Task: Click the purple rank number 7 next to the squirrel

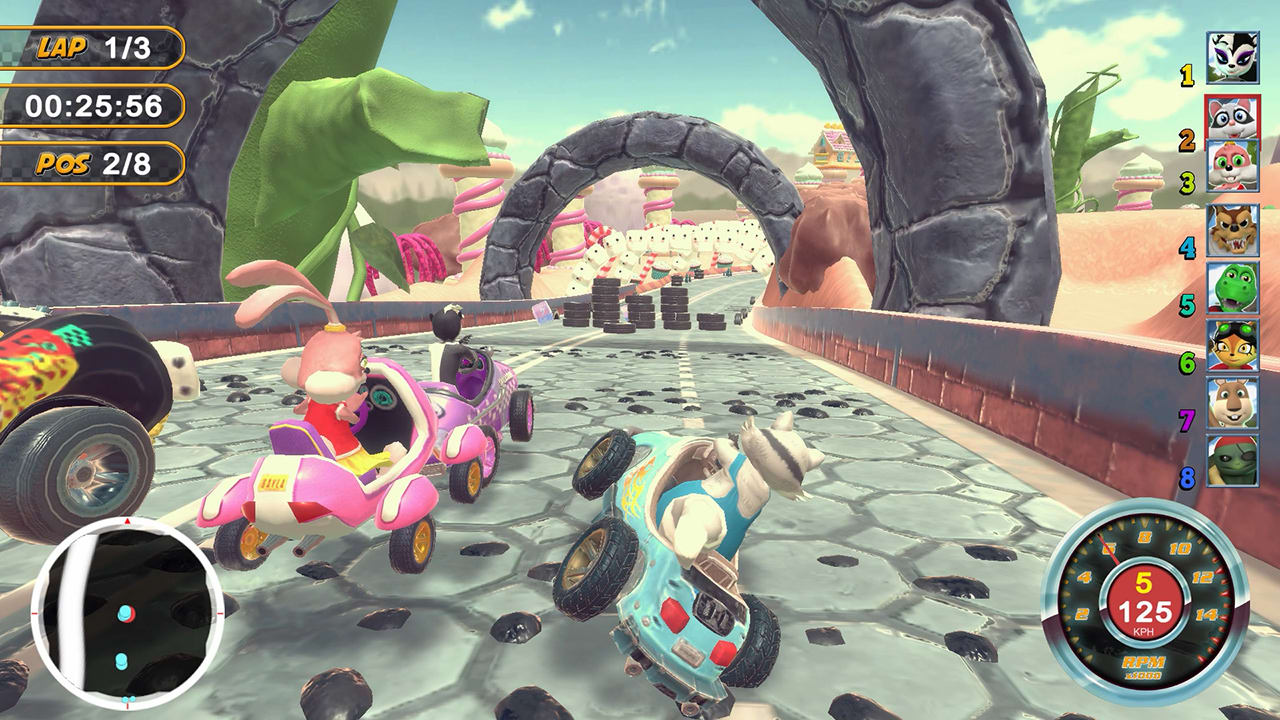Action: coord(1185,410)
